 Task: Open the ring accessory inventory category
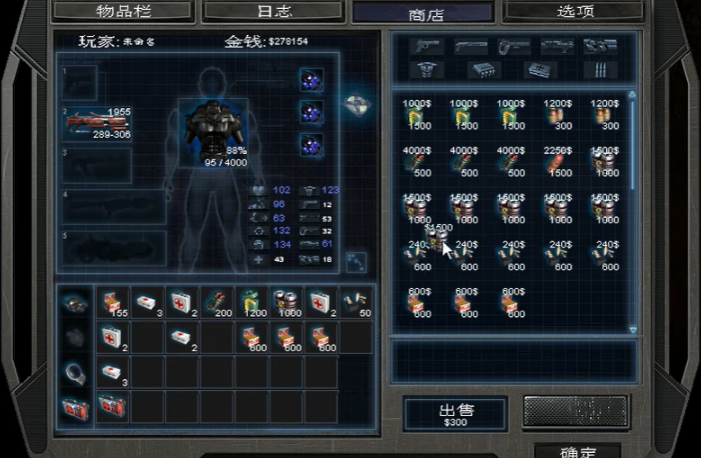pos(74,371)
